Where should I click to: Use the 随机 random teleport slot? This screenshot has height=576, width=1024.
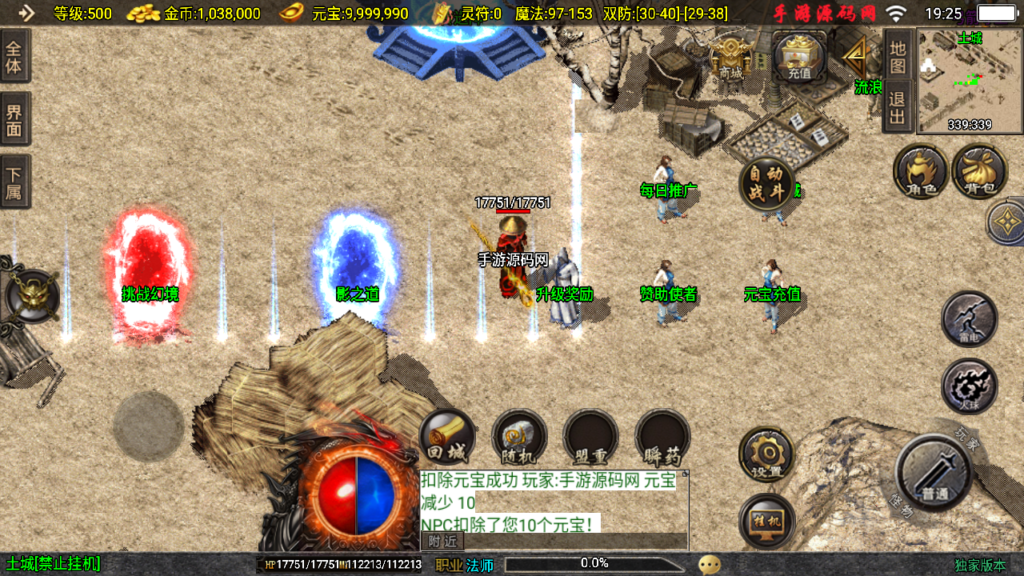coord(519,438)
